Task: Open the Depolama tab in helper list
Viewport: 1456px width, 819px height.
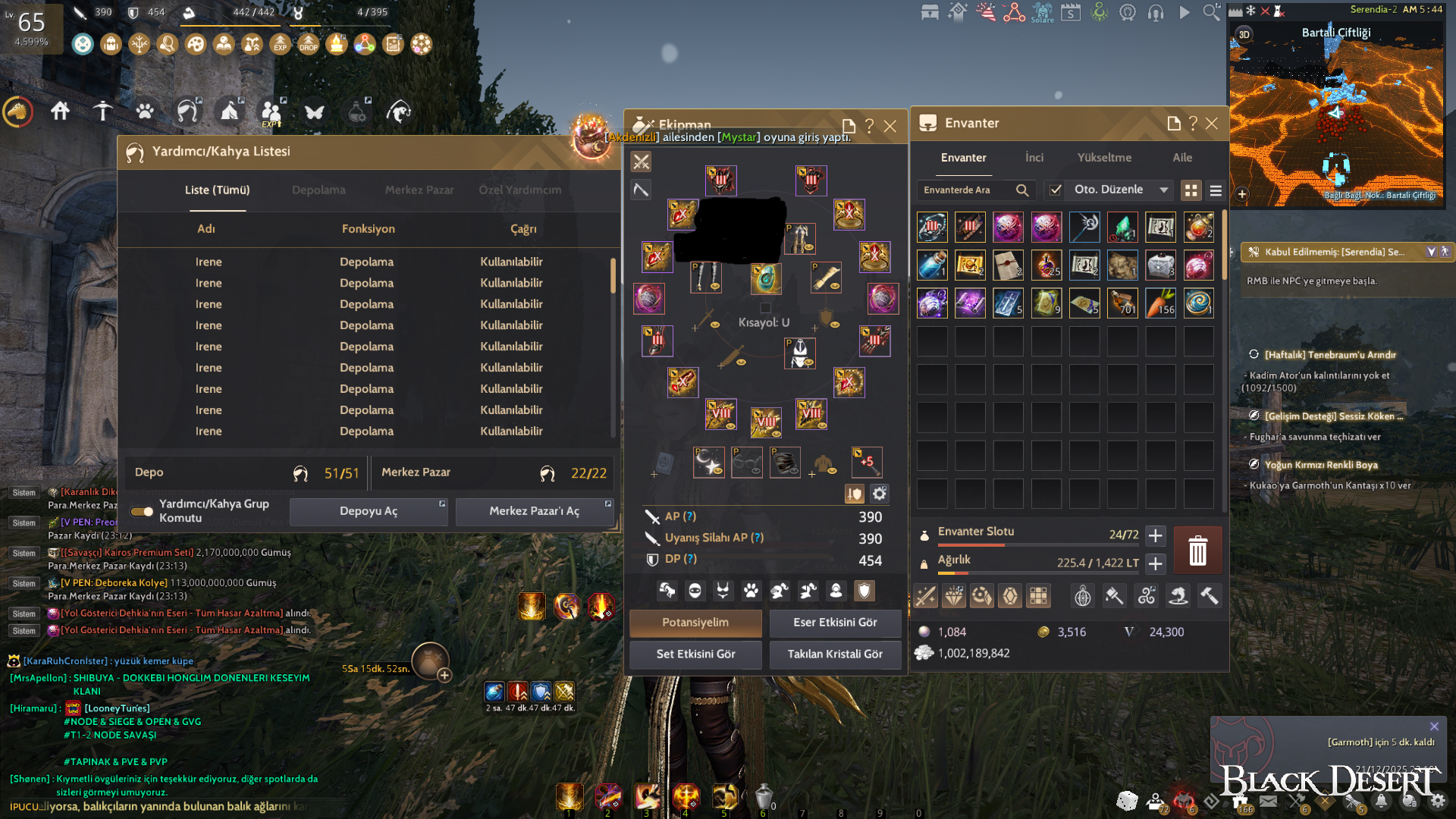Action: 318,190
